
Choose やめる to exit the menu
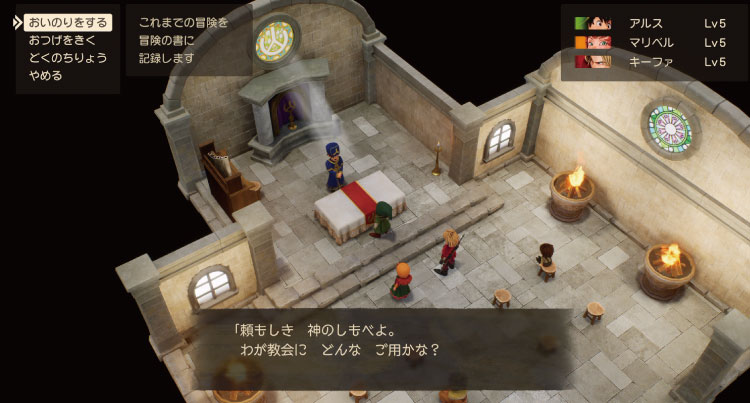click(x=46, y=75)
